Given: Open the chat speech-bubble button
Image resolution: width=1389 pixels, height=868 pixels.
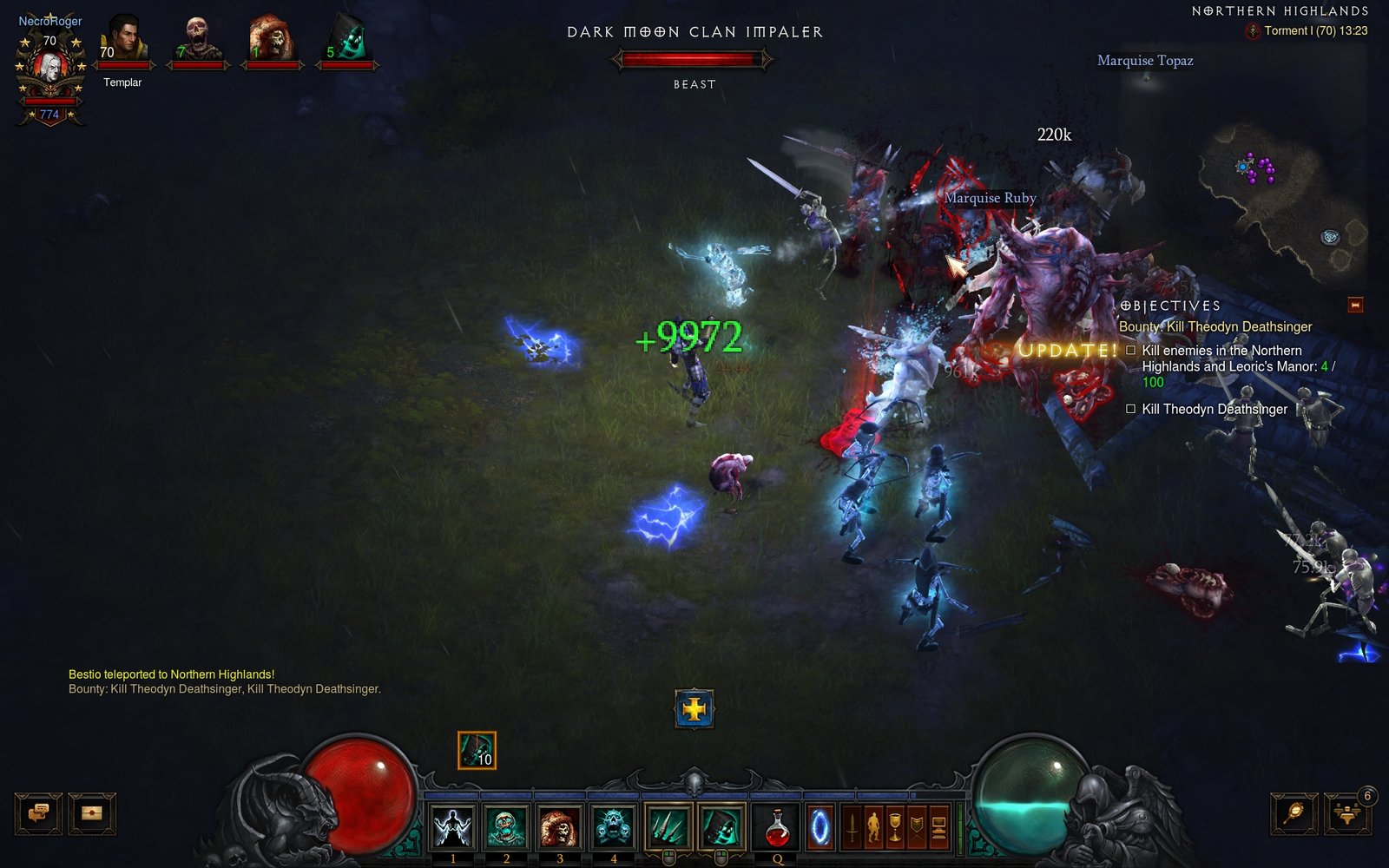Looking at the screenshot, I should pyautogui.click(x=39, y=813).
